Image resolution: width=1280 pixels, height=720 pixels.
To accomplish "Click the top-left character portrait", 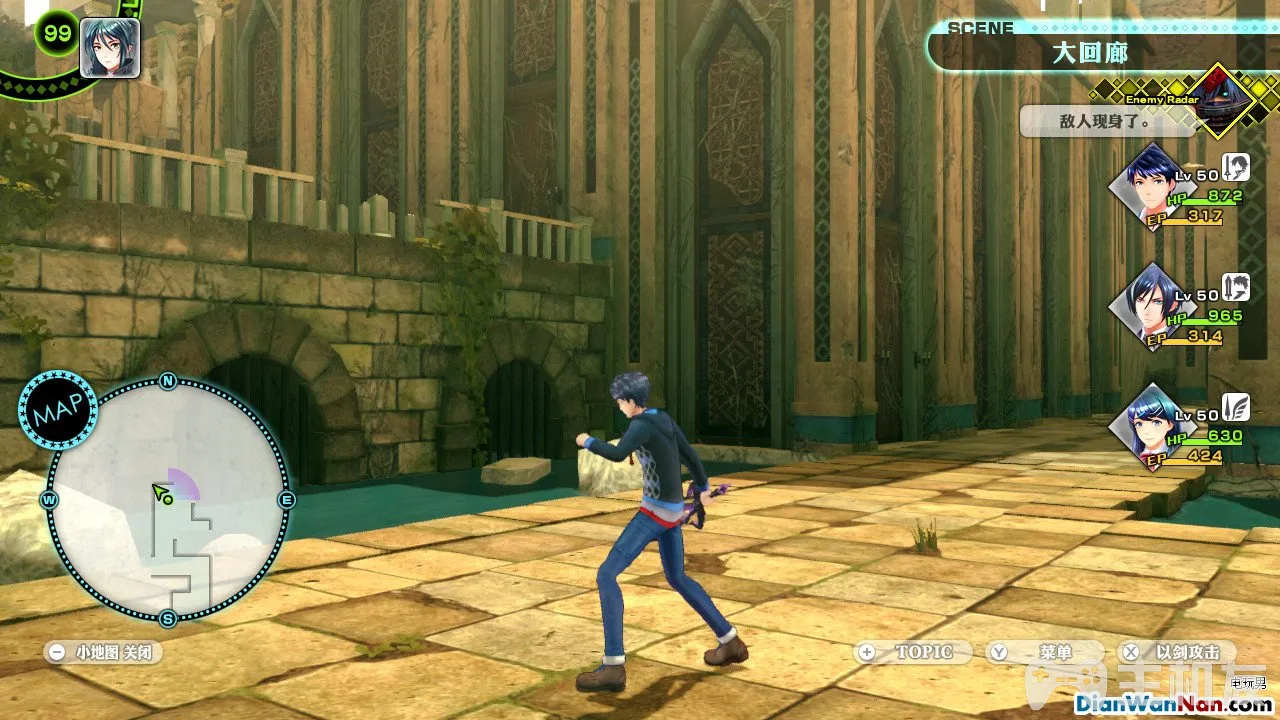I will pos(109,47).
